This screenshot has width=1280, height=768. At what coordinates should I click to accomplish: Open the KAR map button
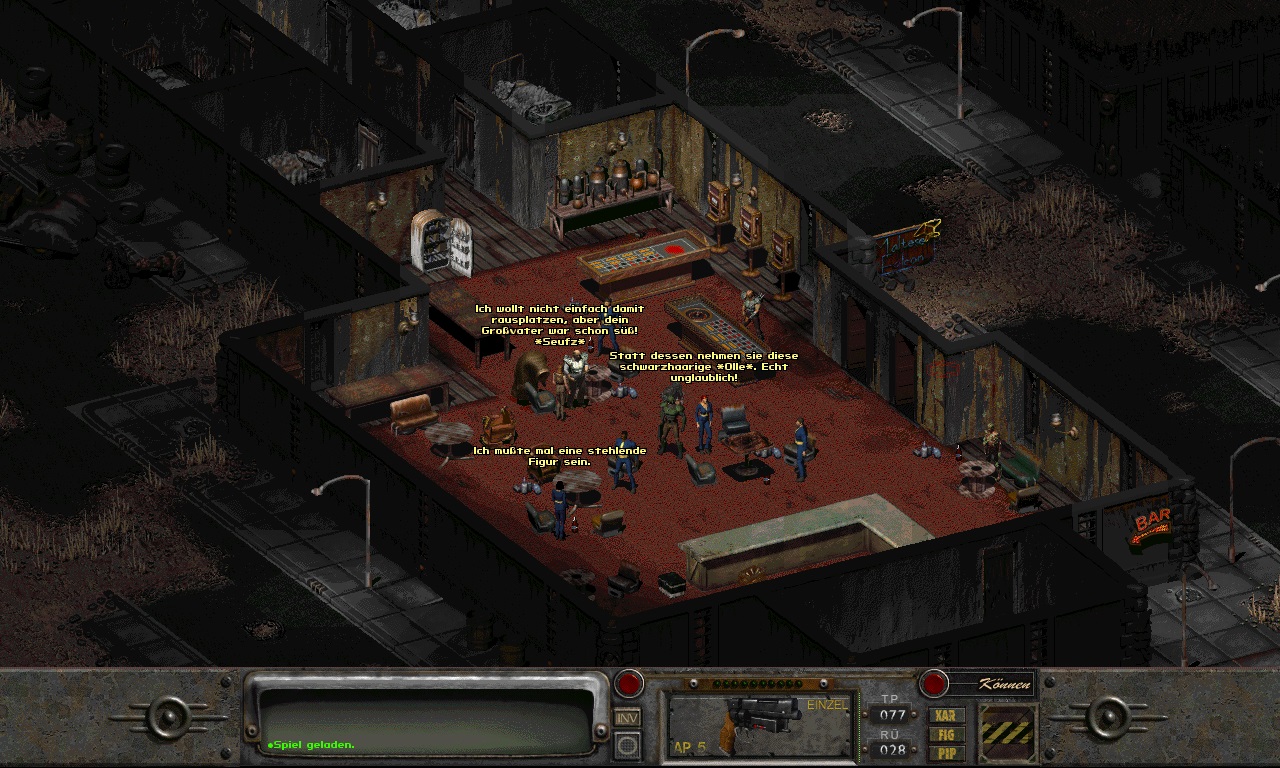coord(946,716)
